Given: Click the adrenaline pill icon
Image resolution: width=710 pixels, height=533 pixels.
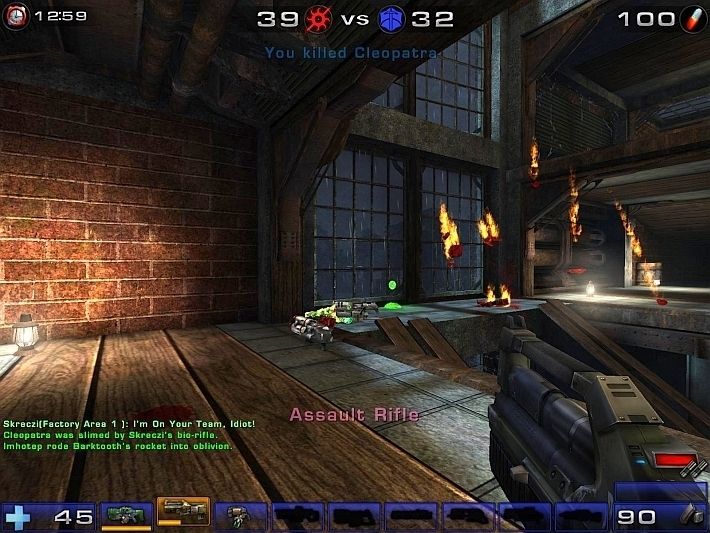Looking at the screenshot, I should point(689,19).
